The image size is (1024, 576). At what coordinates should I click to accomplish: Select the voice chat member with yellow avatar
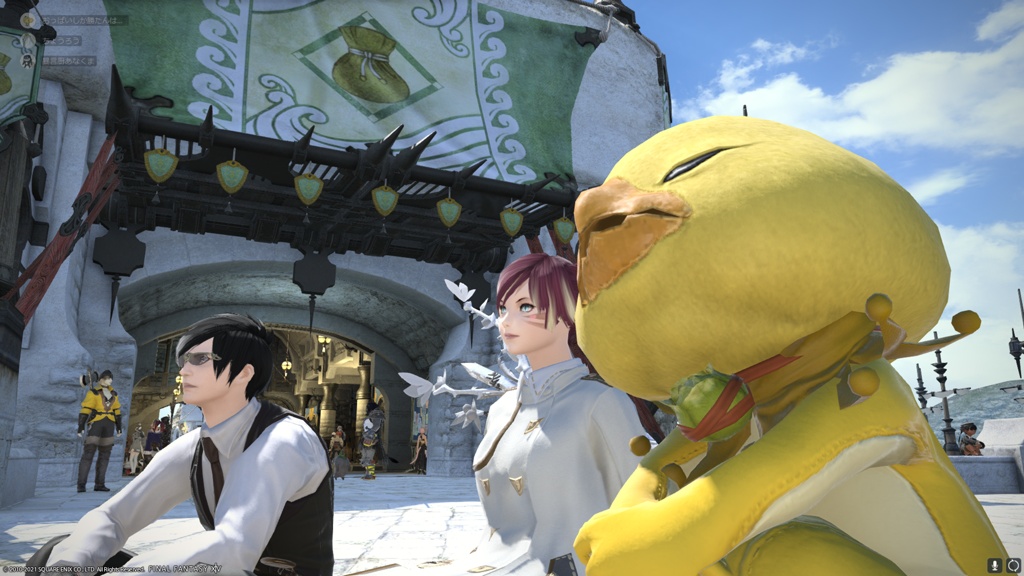point(30,20)
